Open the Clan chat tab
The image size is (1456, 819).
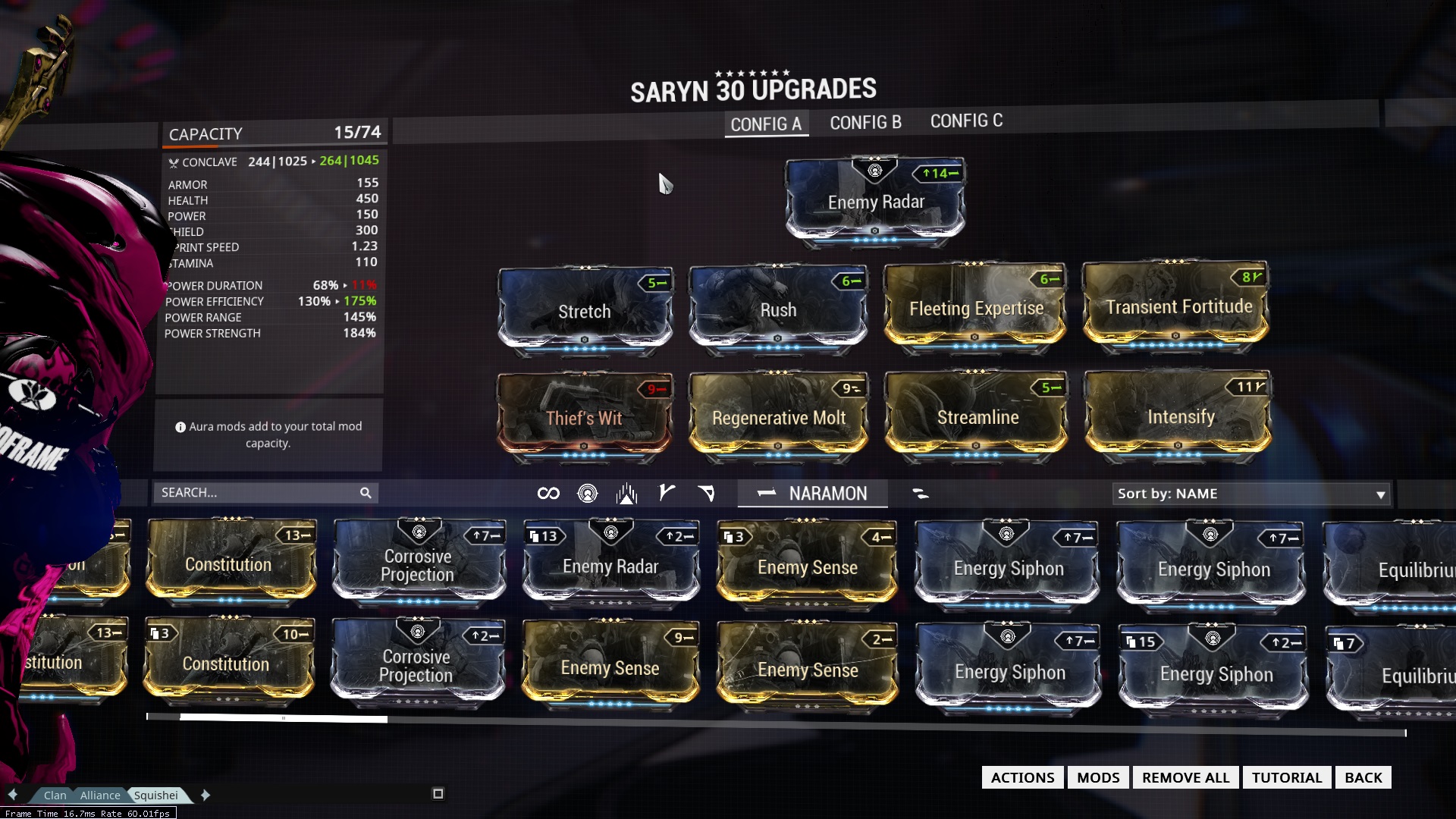(55, 795)
